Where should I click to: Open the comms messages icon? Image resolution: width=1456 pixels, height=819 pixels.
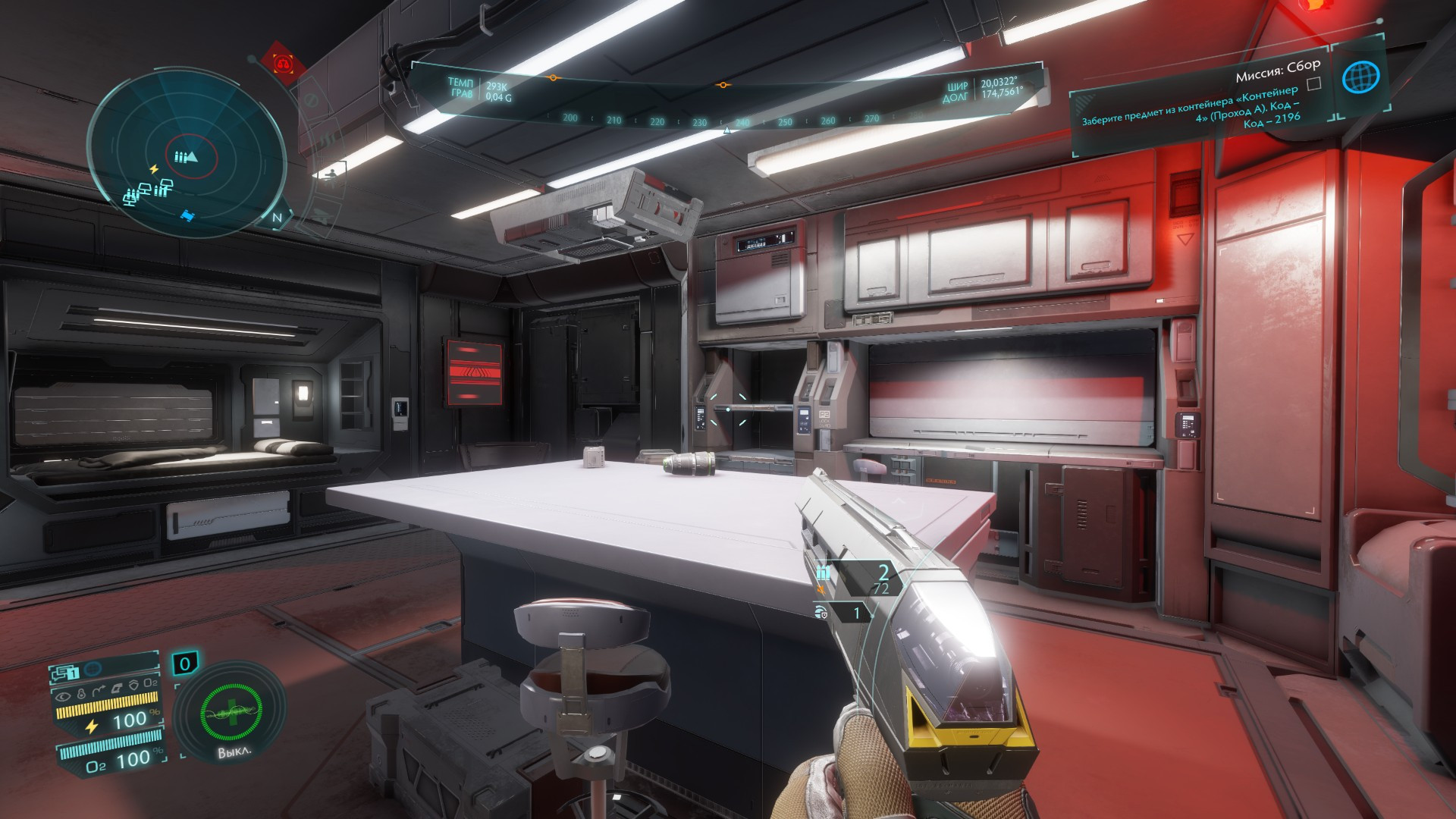tap(65, 672)
